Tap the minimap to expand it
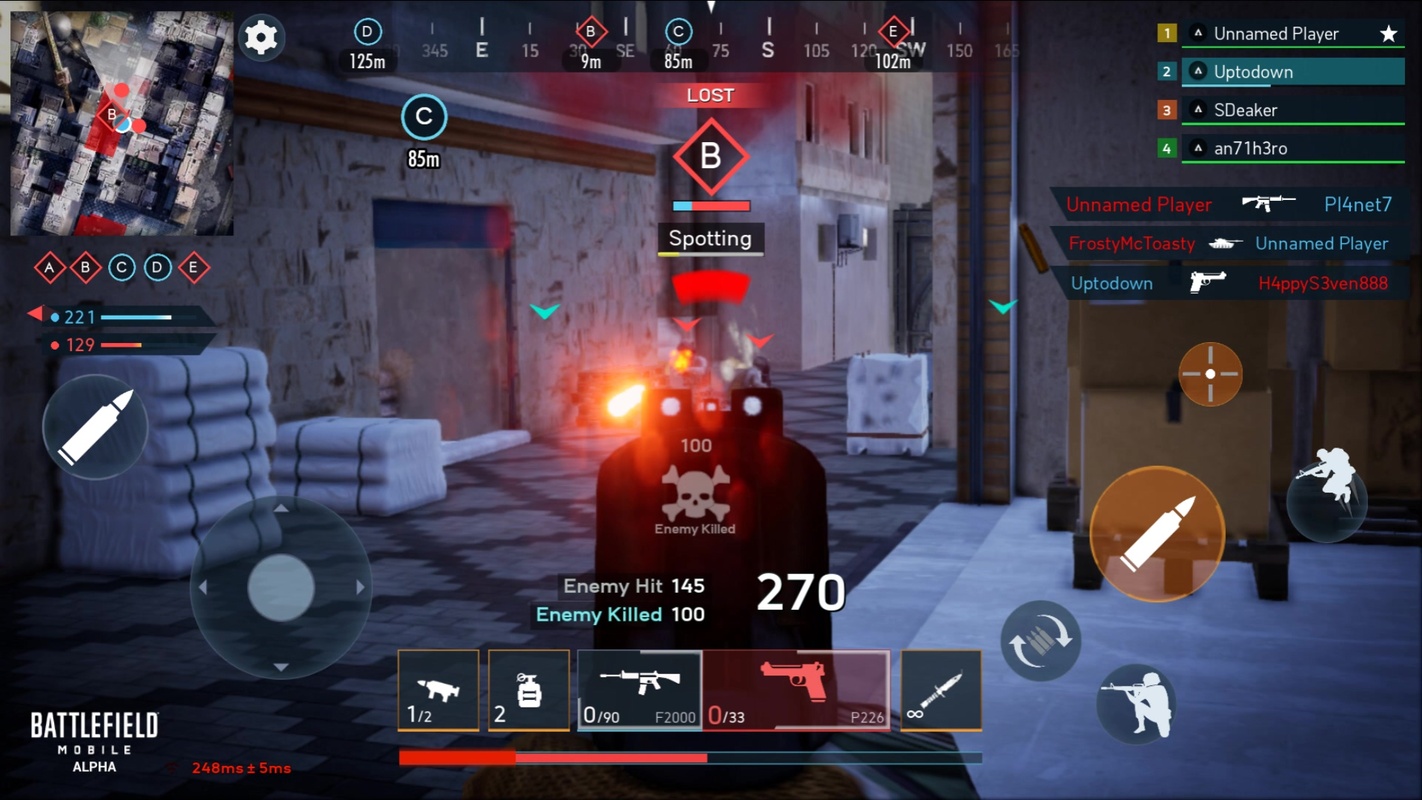Viewport: 1422px width, 800px height. pos(121,123)
